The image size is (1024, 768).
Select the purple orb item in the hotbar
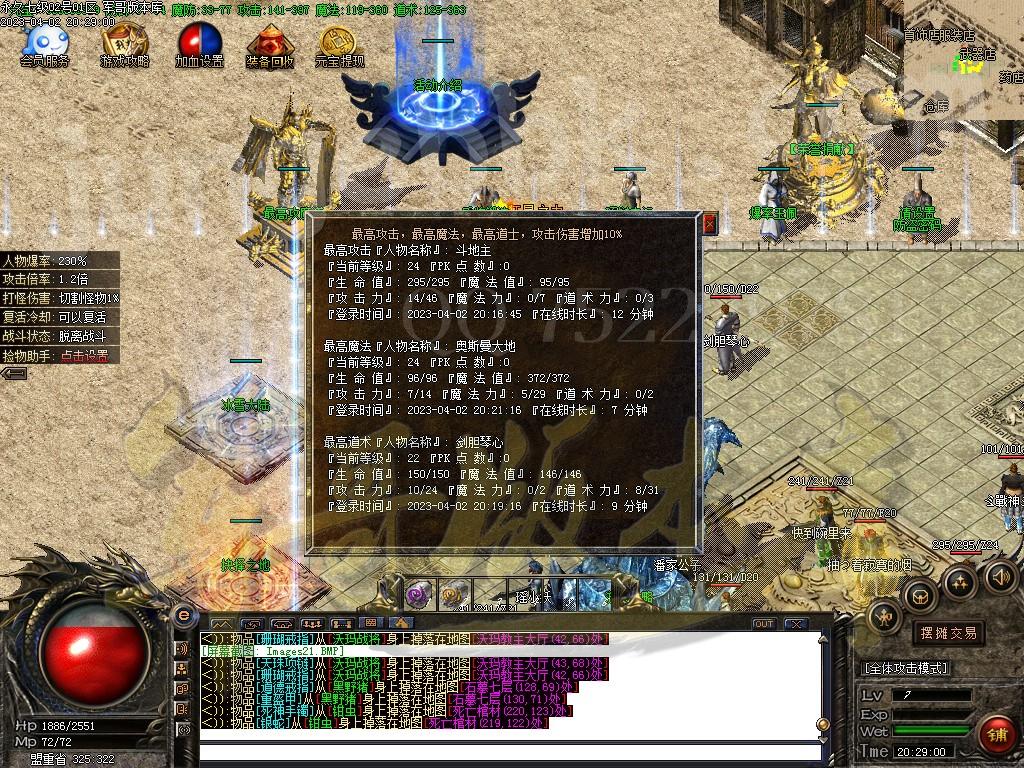419,595
